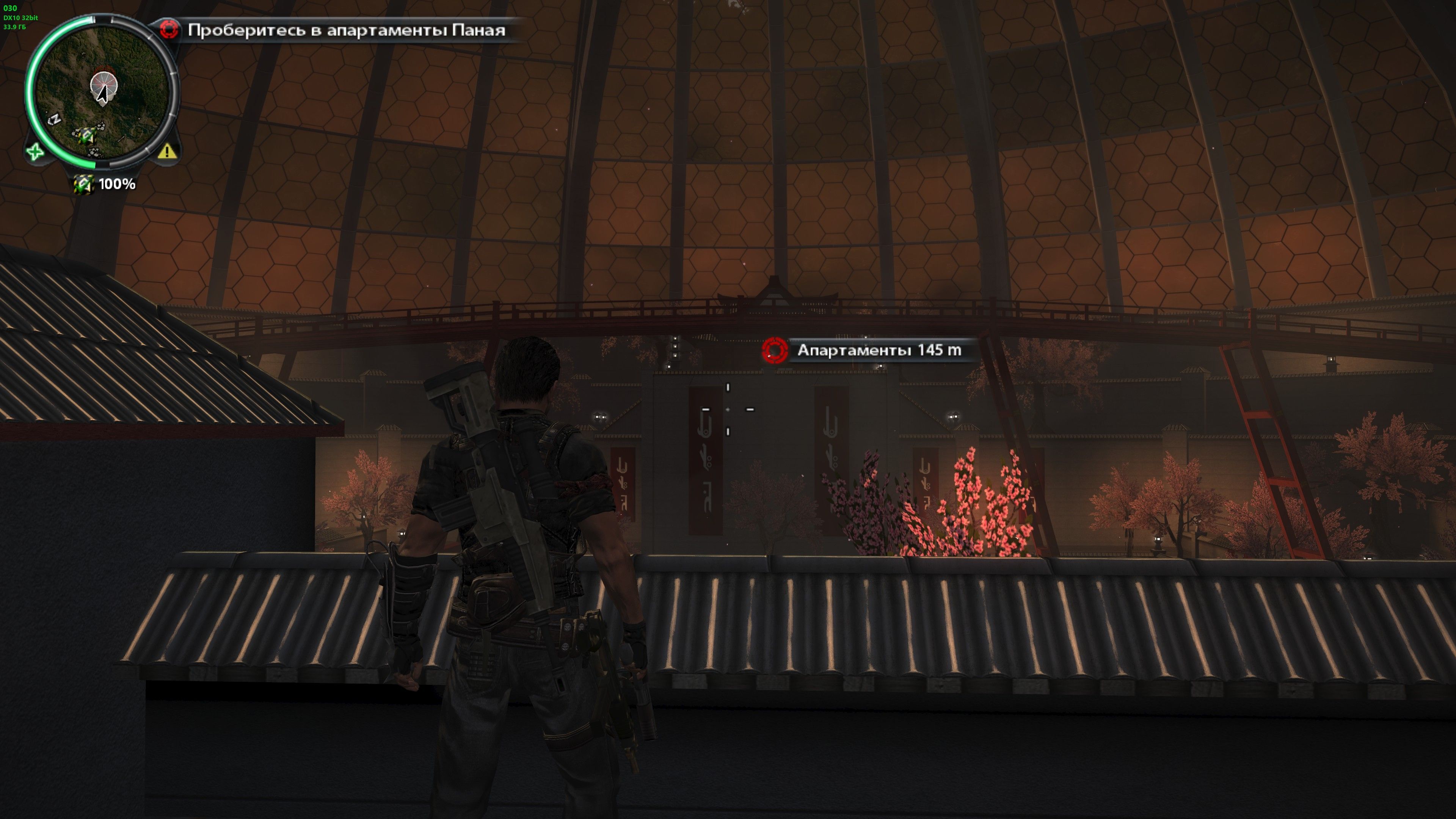1456x819 pixels.
Task: Select the hazard crate icon inside the minimap
Action: (88, 136)
